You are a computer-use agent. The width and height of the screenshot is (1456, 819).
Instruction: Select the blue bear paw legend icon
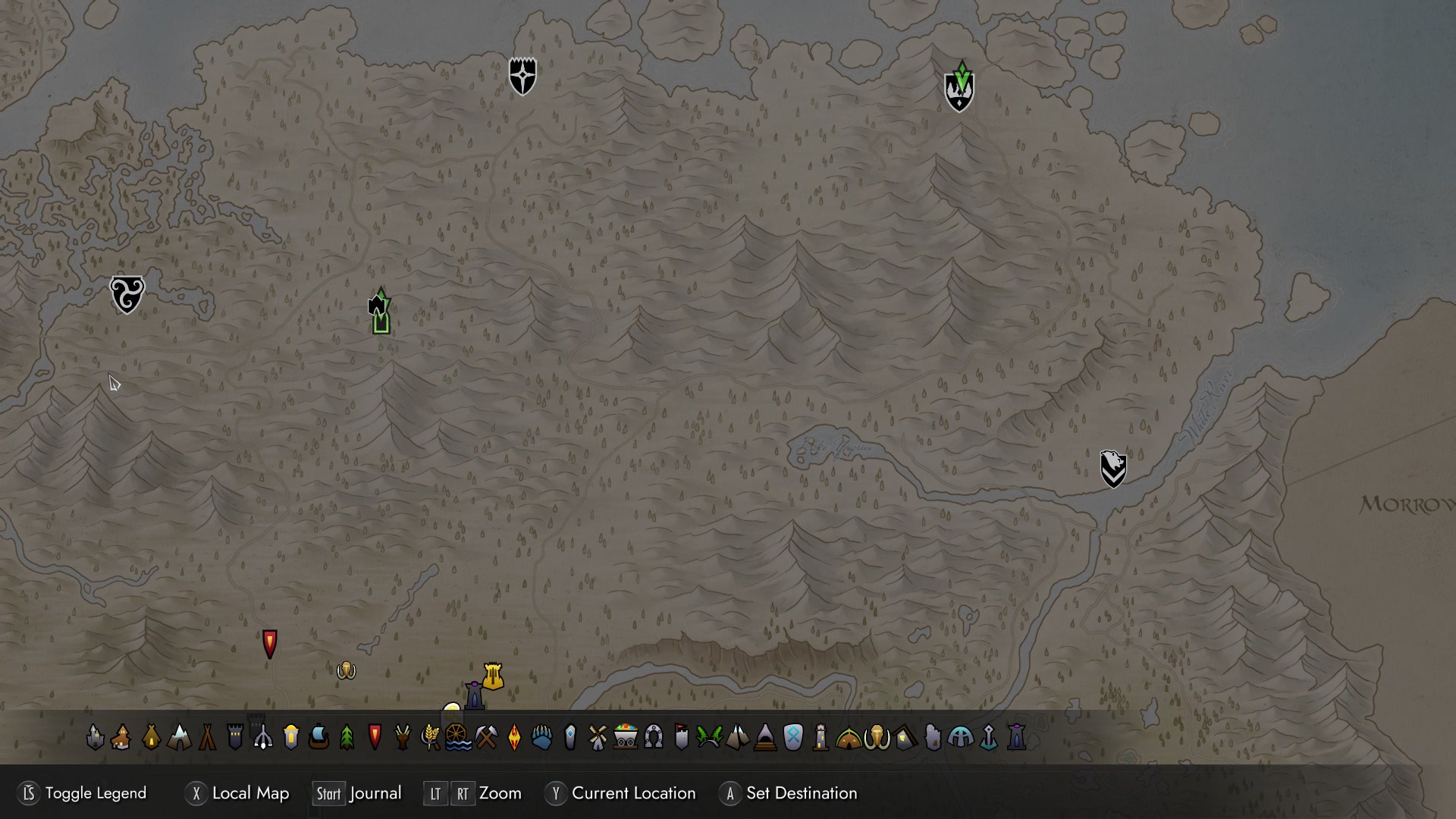541,736
